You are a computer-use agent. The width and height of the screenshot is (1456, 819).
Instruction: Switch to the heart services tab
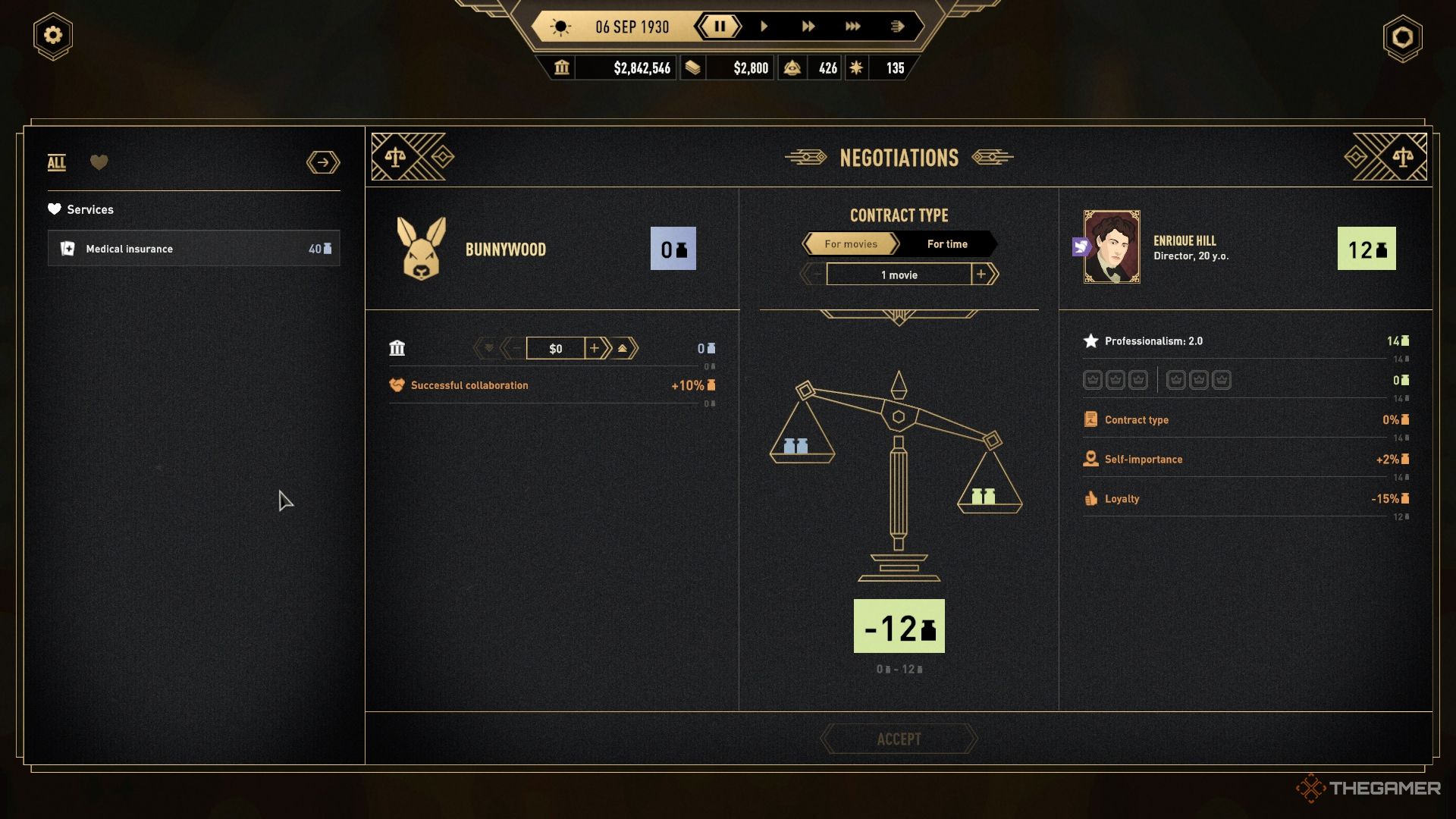point(99,162)
